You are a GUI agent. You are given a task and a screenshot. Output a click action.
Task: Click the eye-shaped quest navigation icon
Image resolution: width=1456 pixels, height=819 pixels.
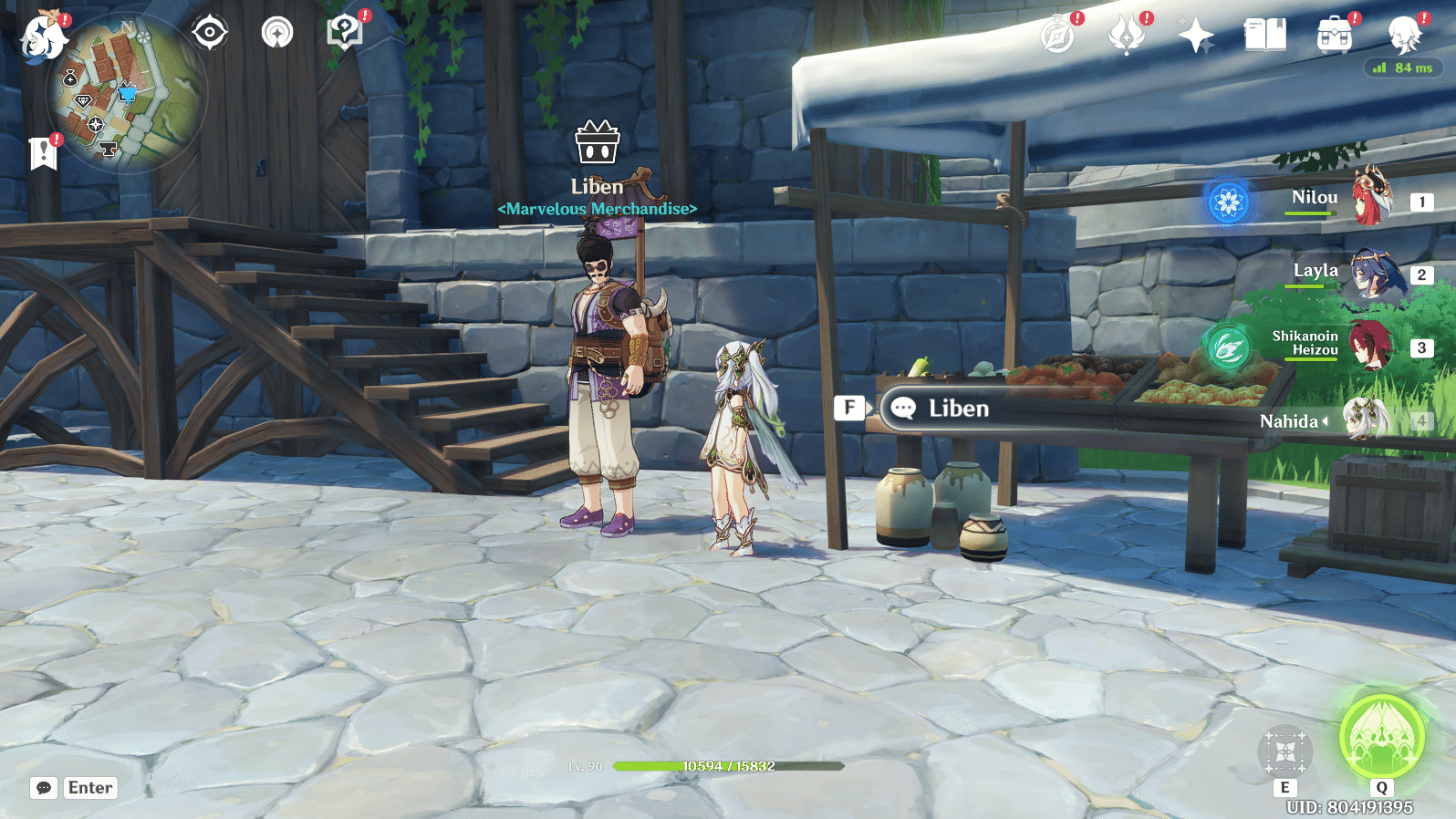tap(210, 31)
